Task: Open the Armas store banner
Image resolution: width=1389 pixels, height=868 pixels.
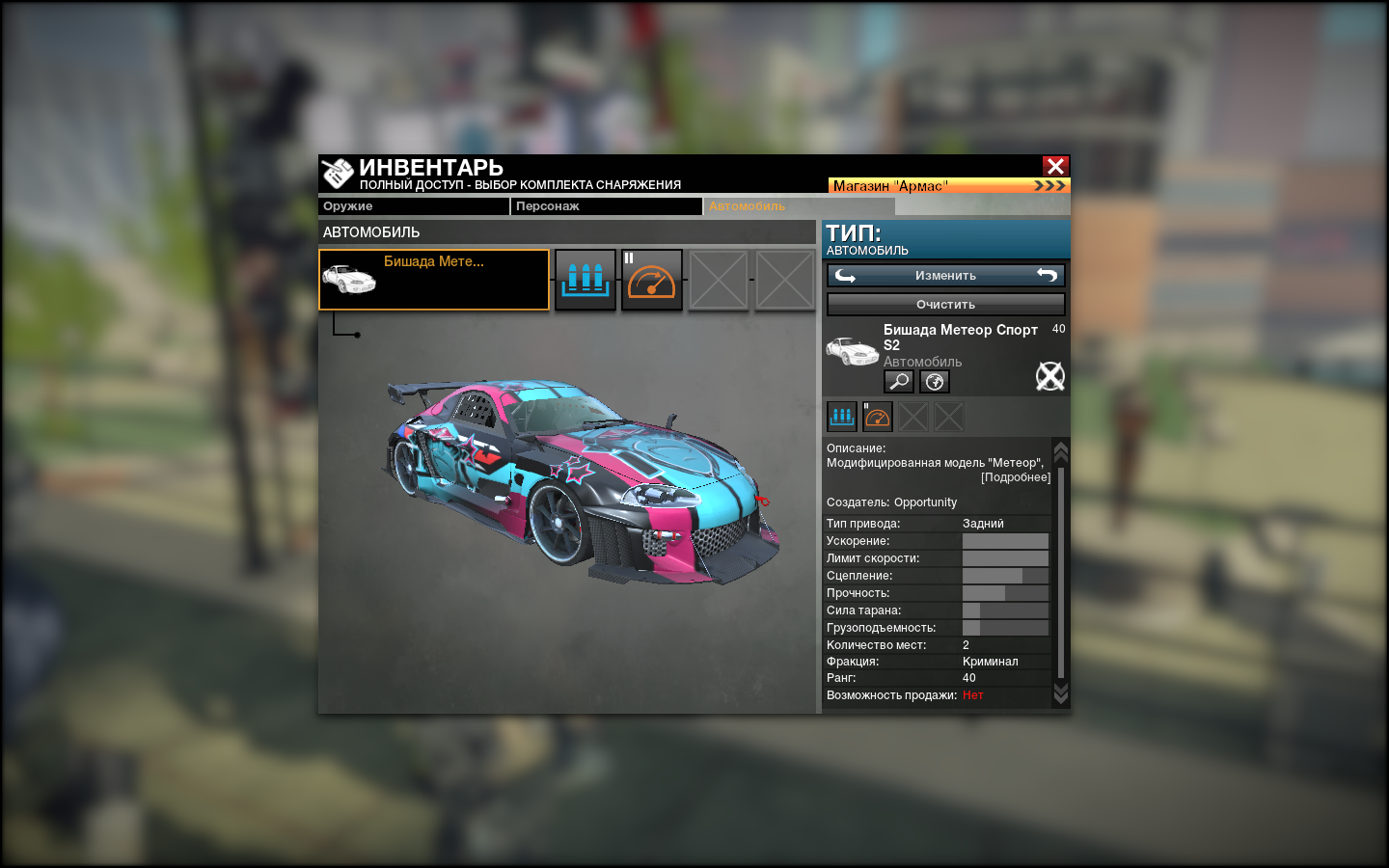Action: (x=949, y=185)
